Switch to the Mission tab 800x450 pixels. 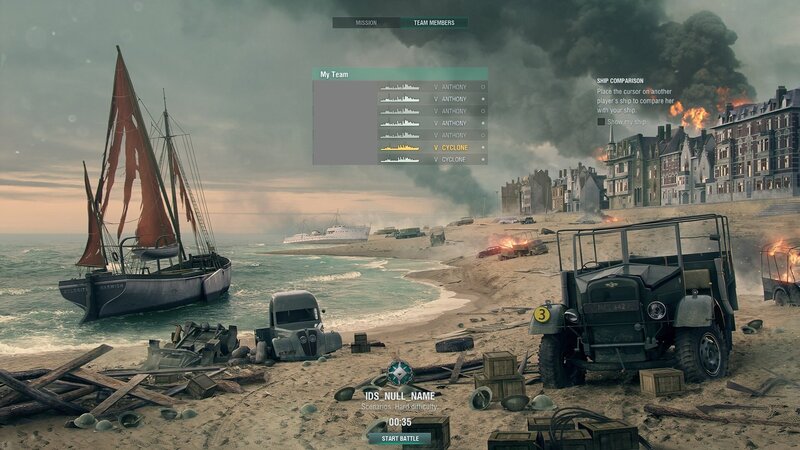coord(366,22)
